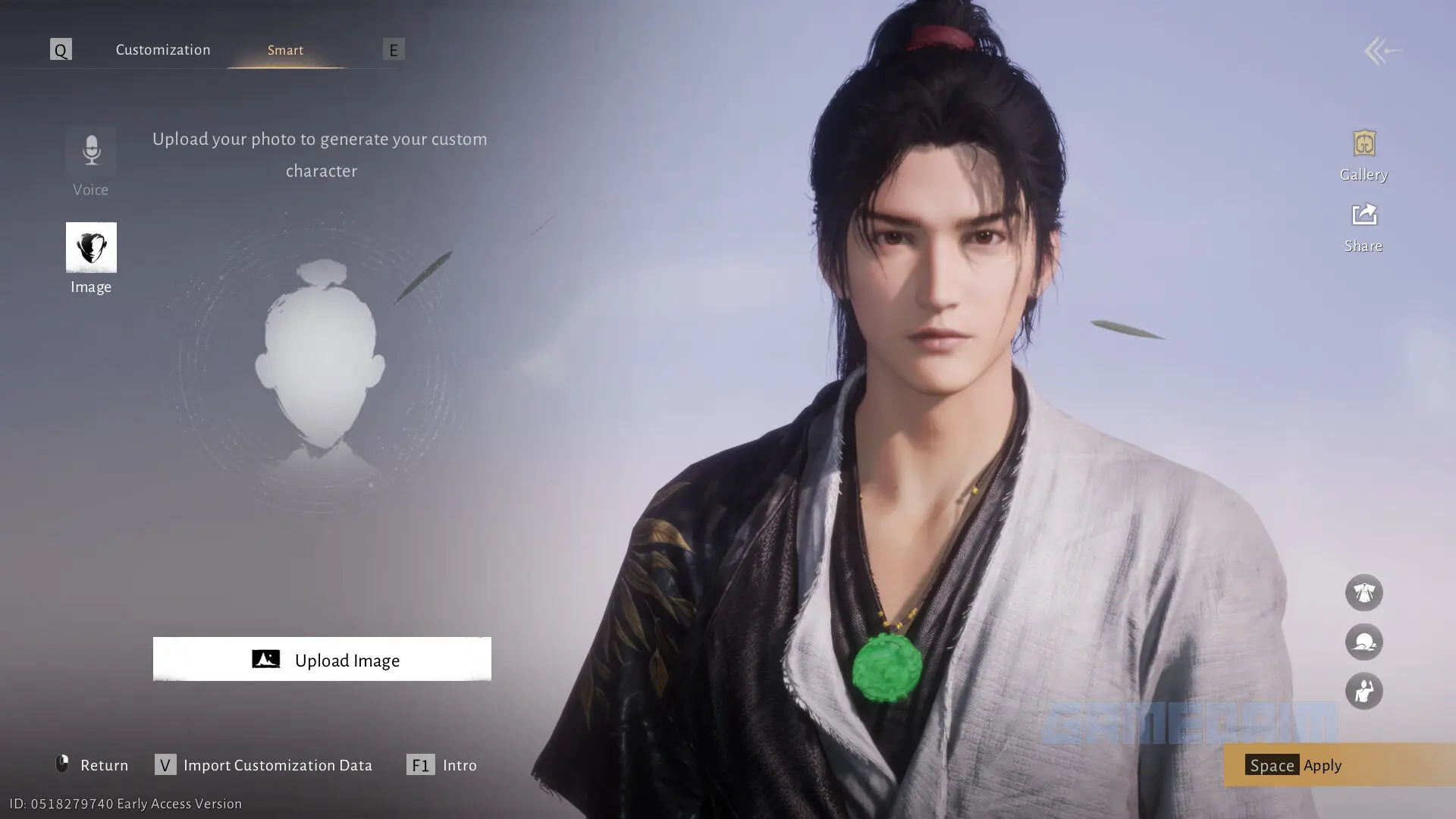The height and width of the screenshot is (819, 1456).
Task: Return to the previous screen
Action: (x=93, y=765)
